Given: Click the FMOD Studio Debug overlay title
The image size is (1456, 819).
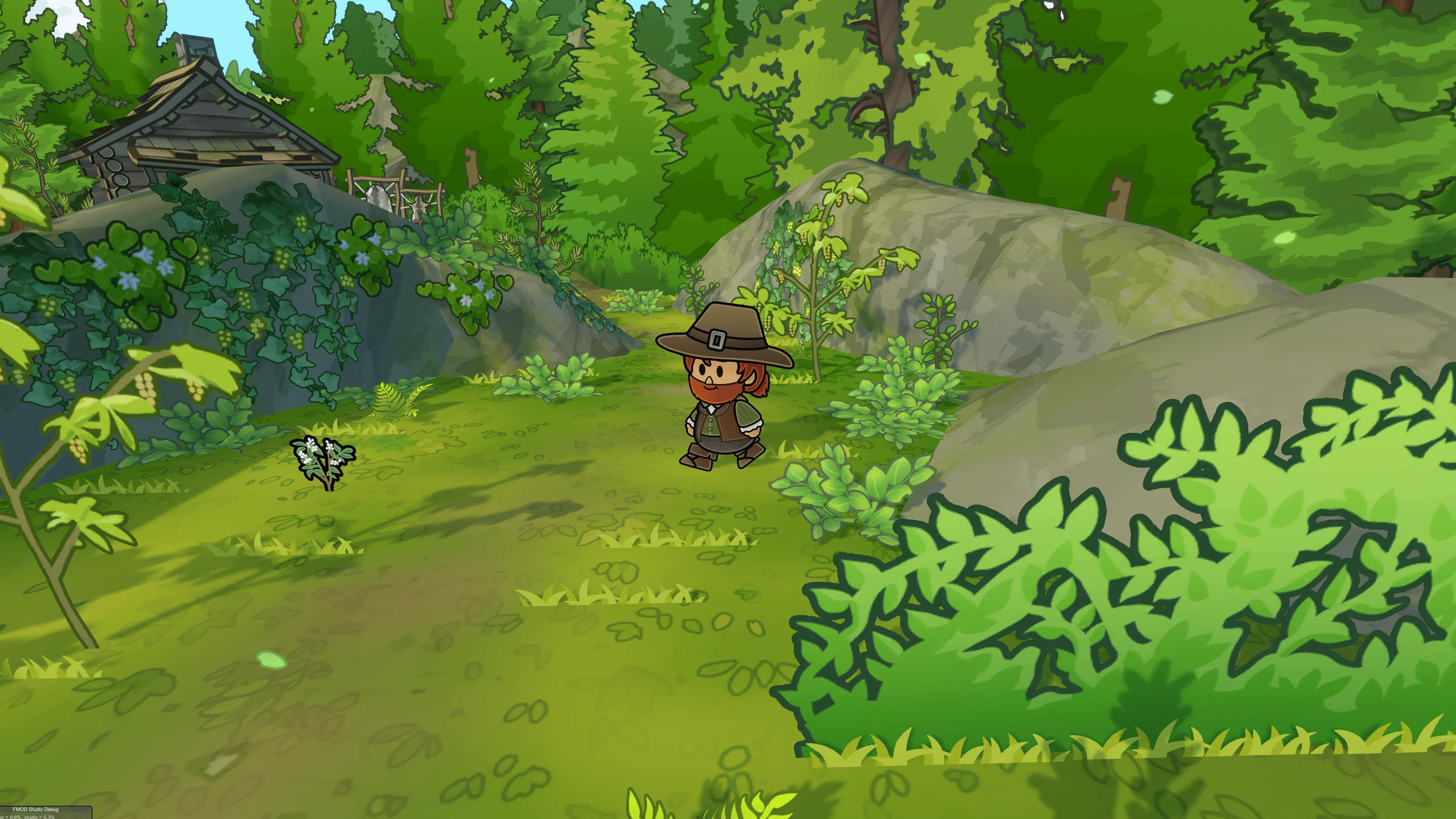Looking at the screenshot, I should (x=35, y=810).
